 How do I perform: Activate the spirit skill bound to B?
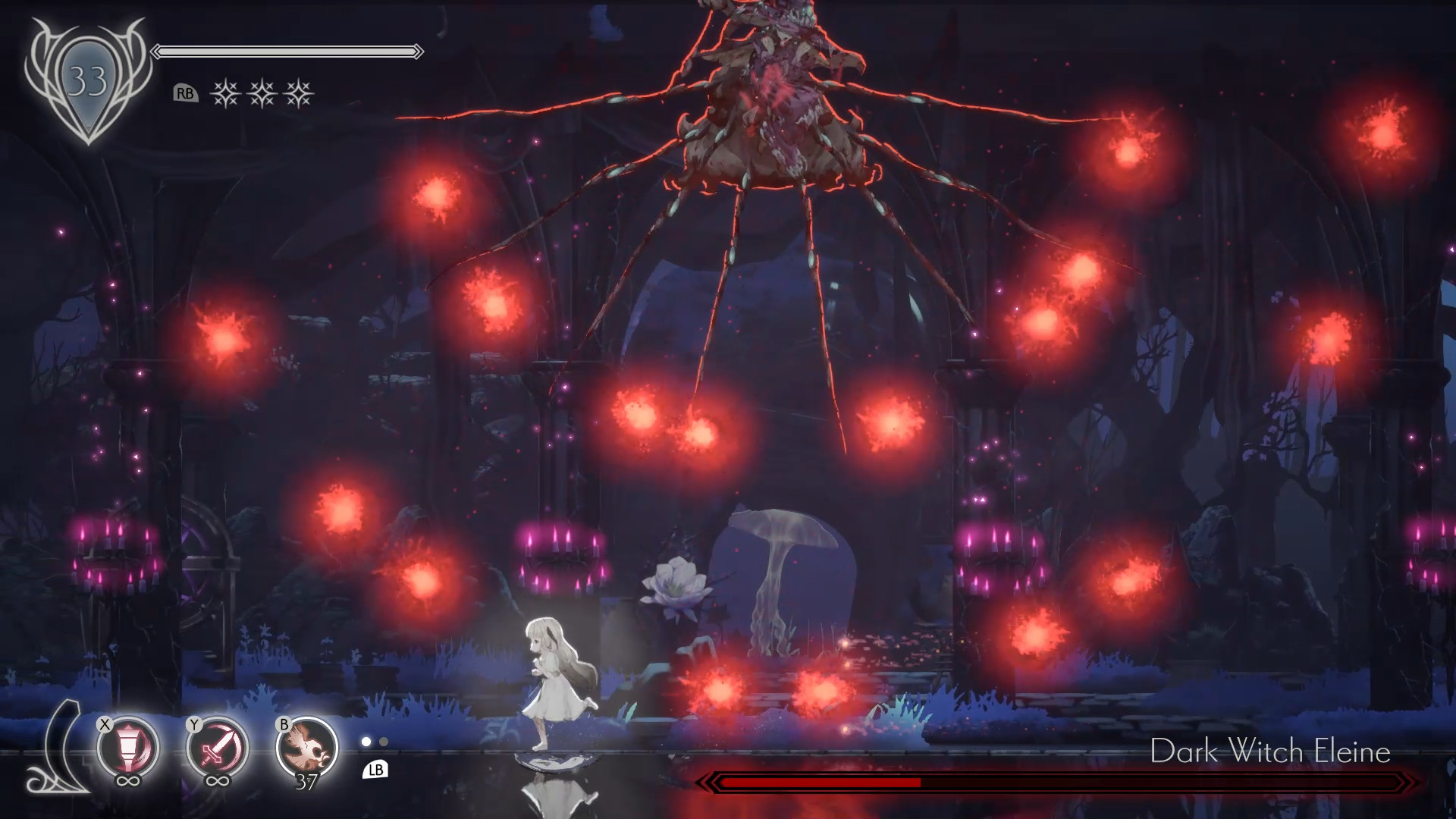[x=304, y=745]
